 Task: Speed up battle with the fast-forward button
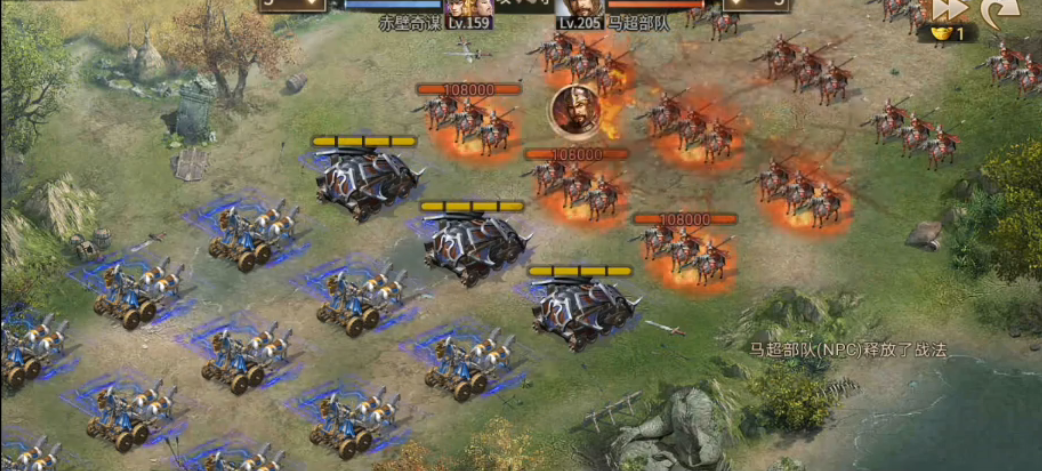(x=950, y=9)
